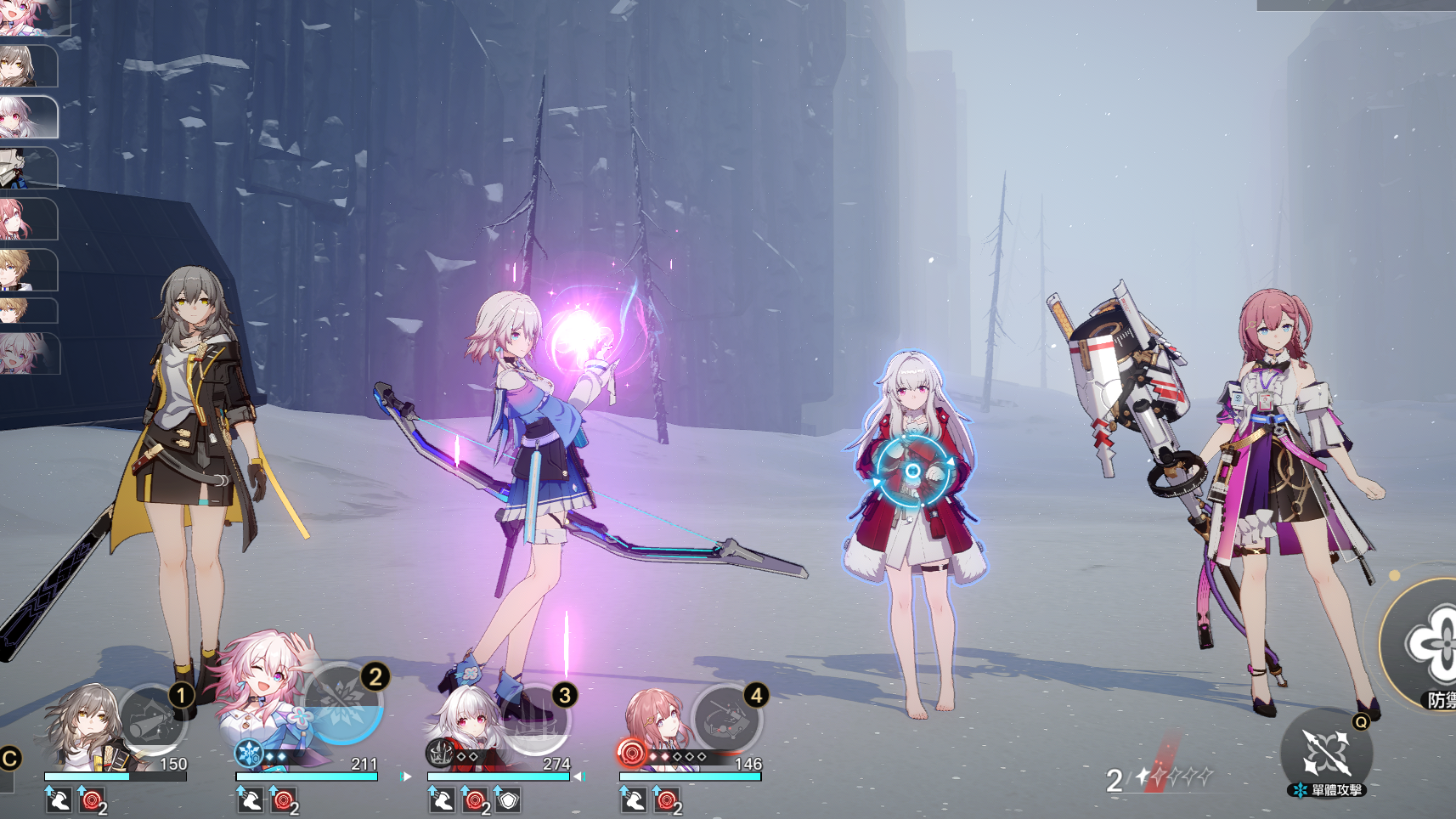Trigger March 7th's ultimate numbered 2
Screen dimensions: 1456x819
click(x=343, y=703)
